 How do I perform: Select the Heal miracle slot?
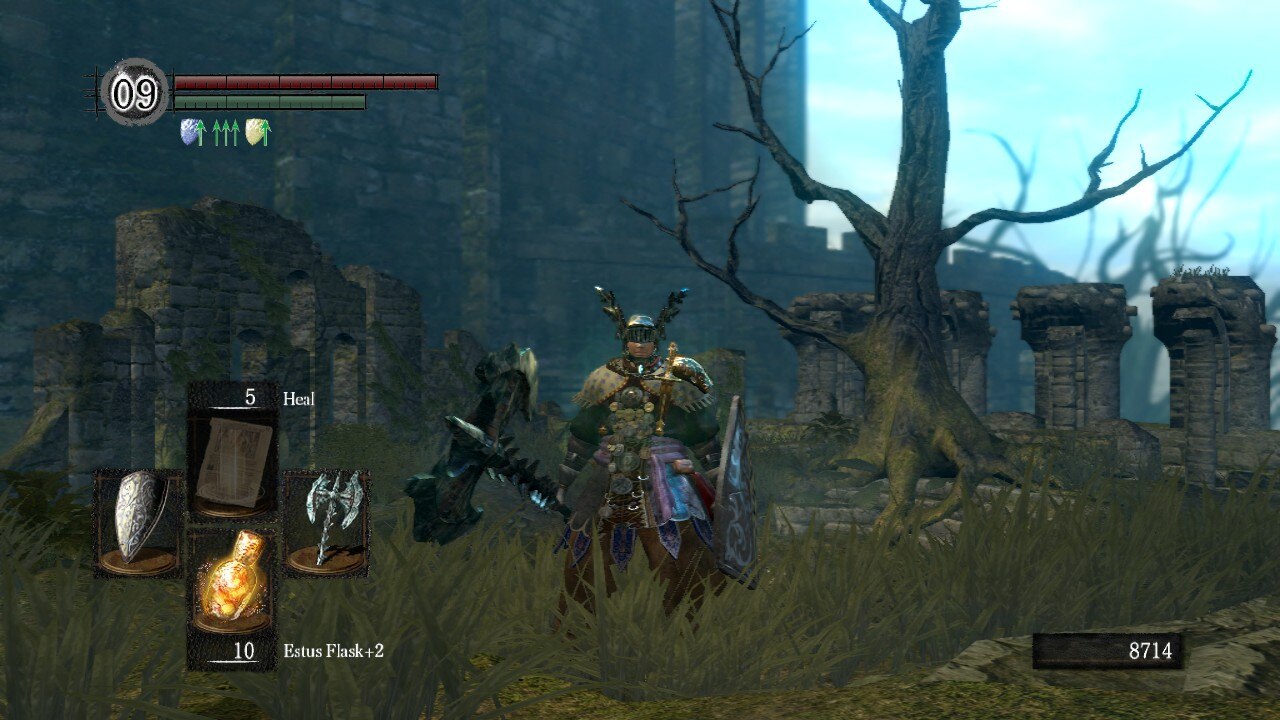[x=232, y=460]
